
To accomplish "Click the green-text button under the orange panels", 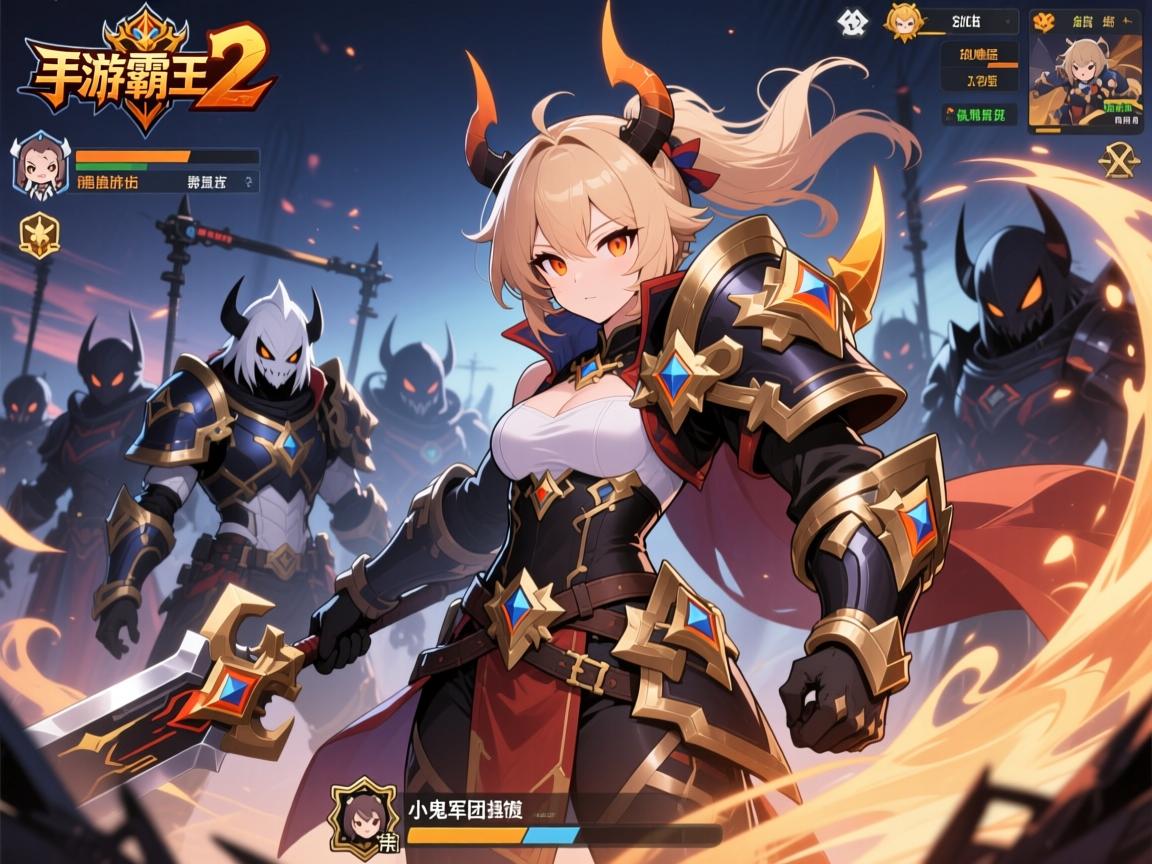I will (x=979, y=115).
